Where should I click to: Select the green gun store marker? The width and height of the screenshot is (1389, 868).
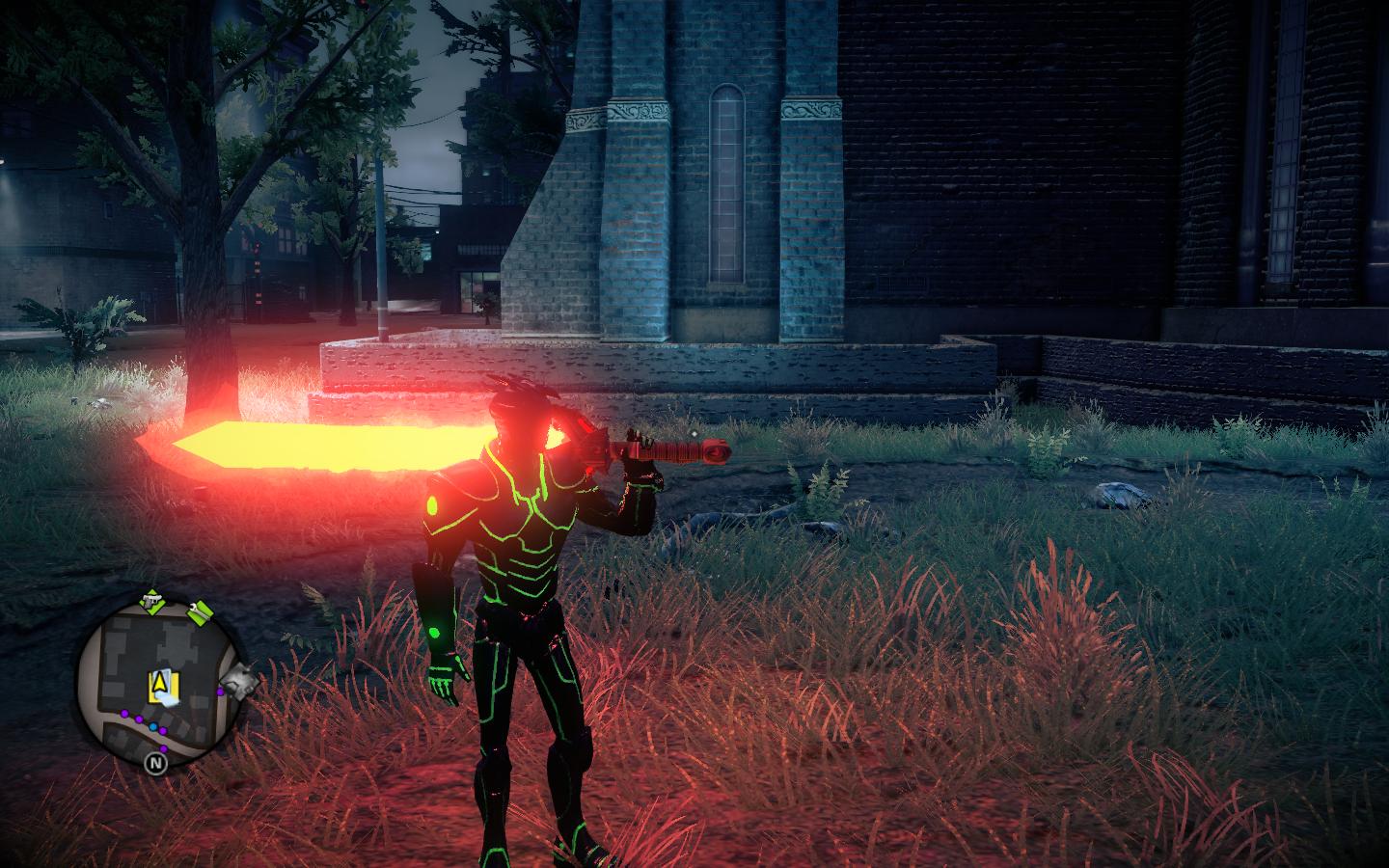151,603
